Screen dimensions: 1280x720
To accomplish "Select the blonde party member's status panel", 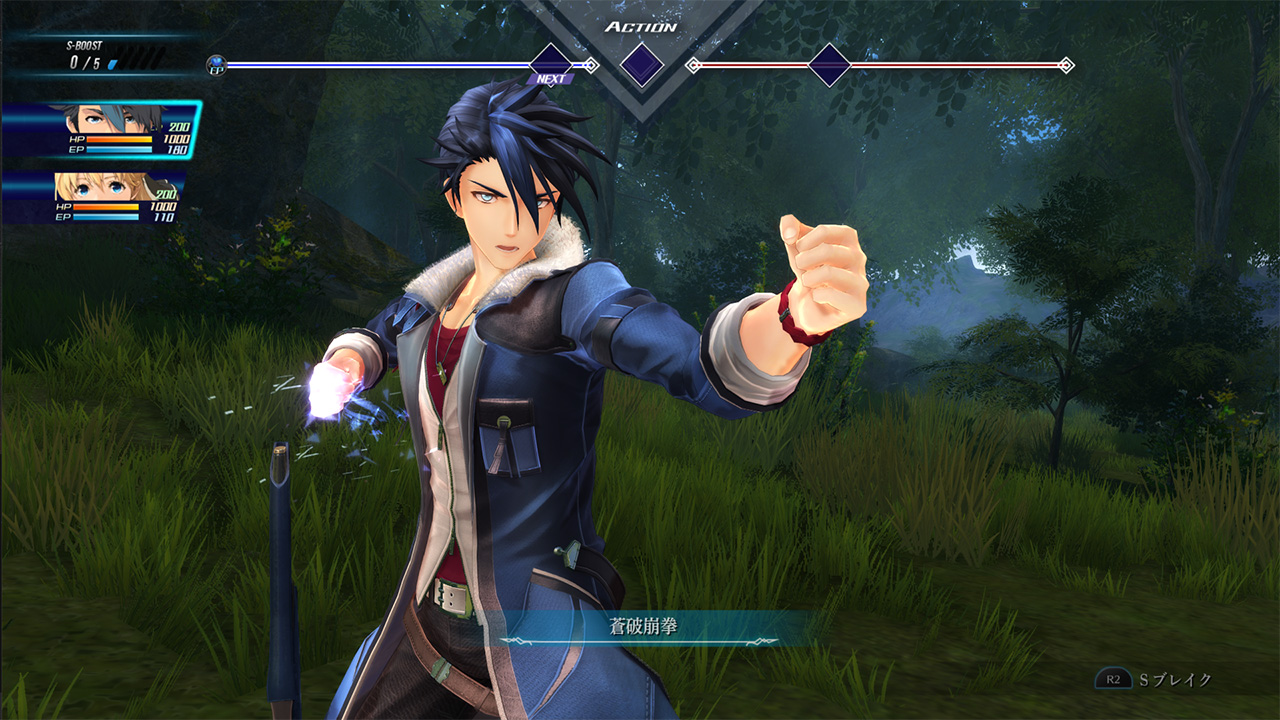I will point(95,198).
